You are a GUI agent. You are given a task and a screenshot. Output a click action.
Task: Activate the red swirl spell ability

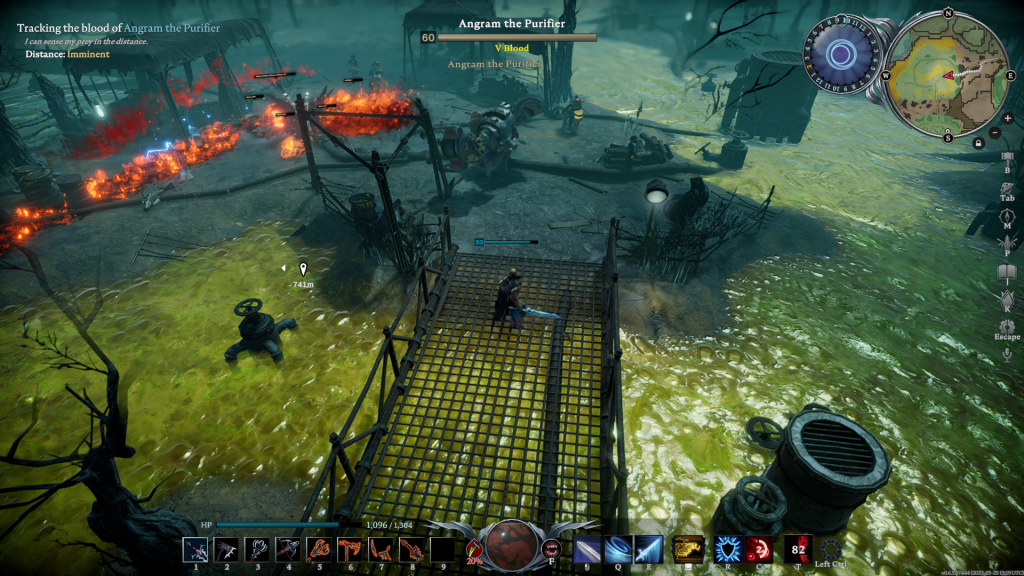click(x=757, y=549)
